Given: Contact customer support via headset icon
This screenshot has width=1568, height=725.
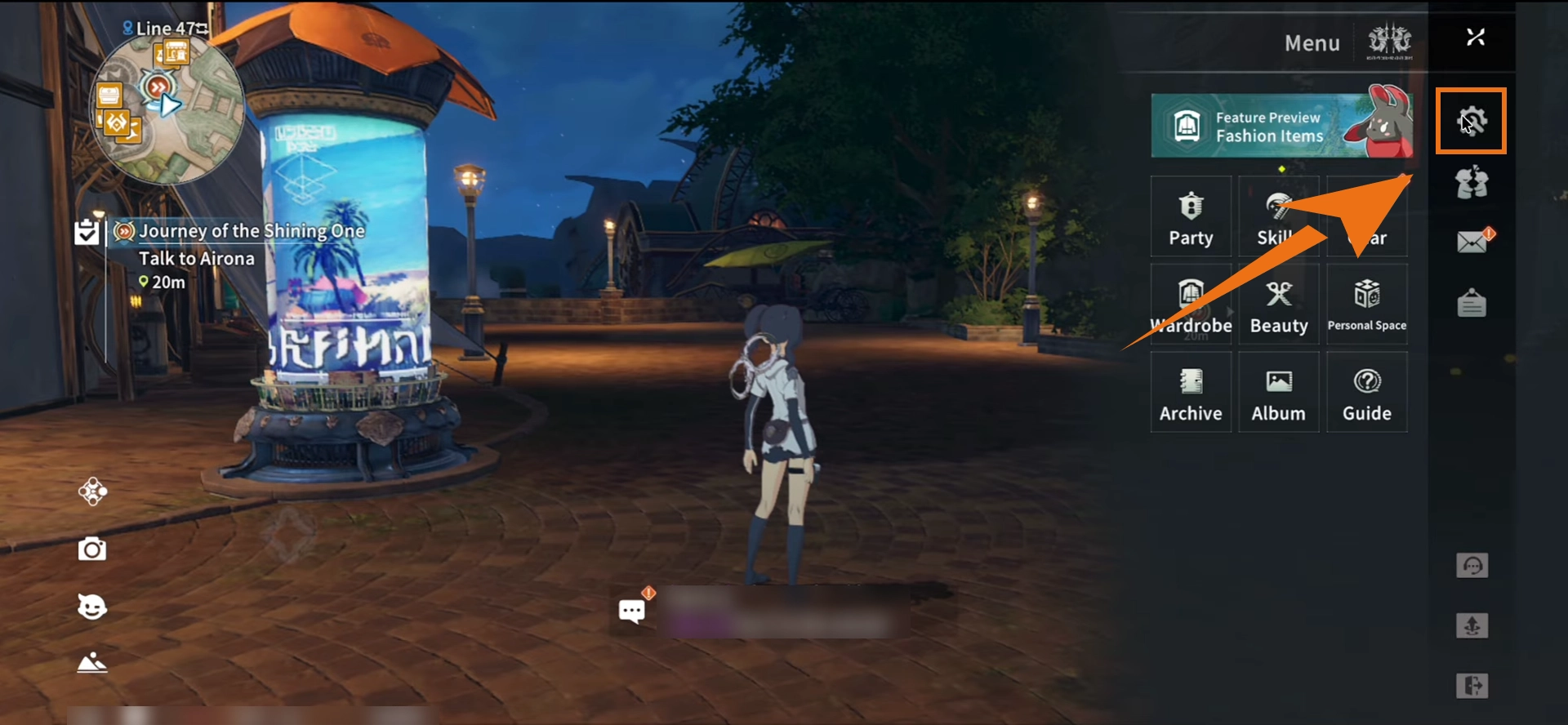Looking at the screenshot, I should pyautogui.click(x=1470, y=564).
